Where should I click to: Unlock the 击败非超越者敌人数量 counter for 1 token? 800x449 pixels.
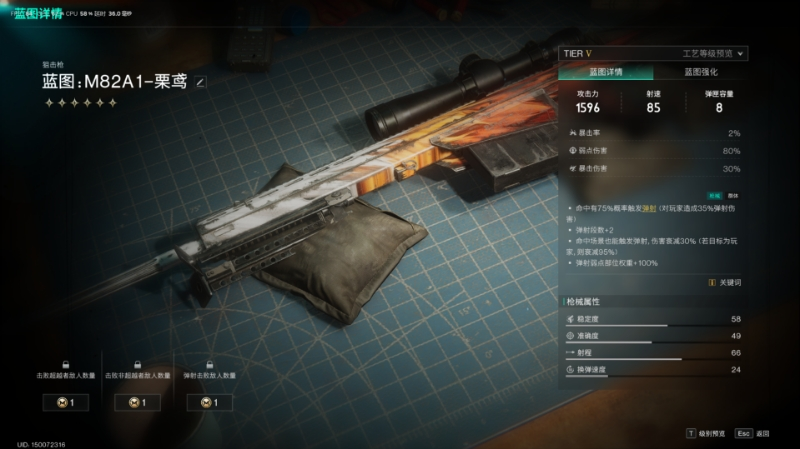(137, 403)
